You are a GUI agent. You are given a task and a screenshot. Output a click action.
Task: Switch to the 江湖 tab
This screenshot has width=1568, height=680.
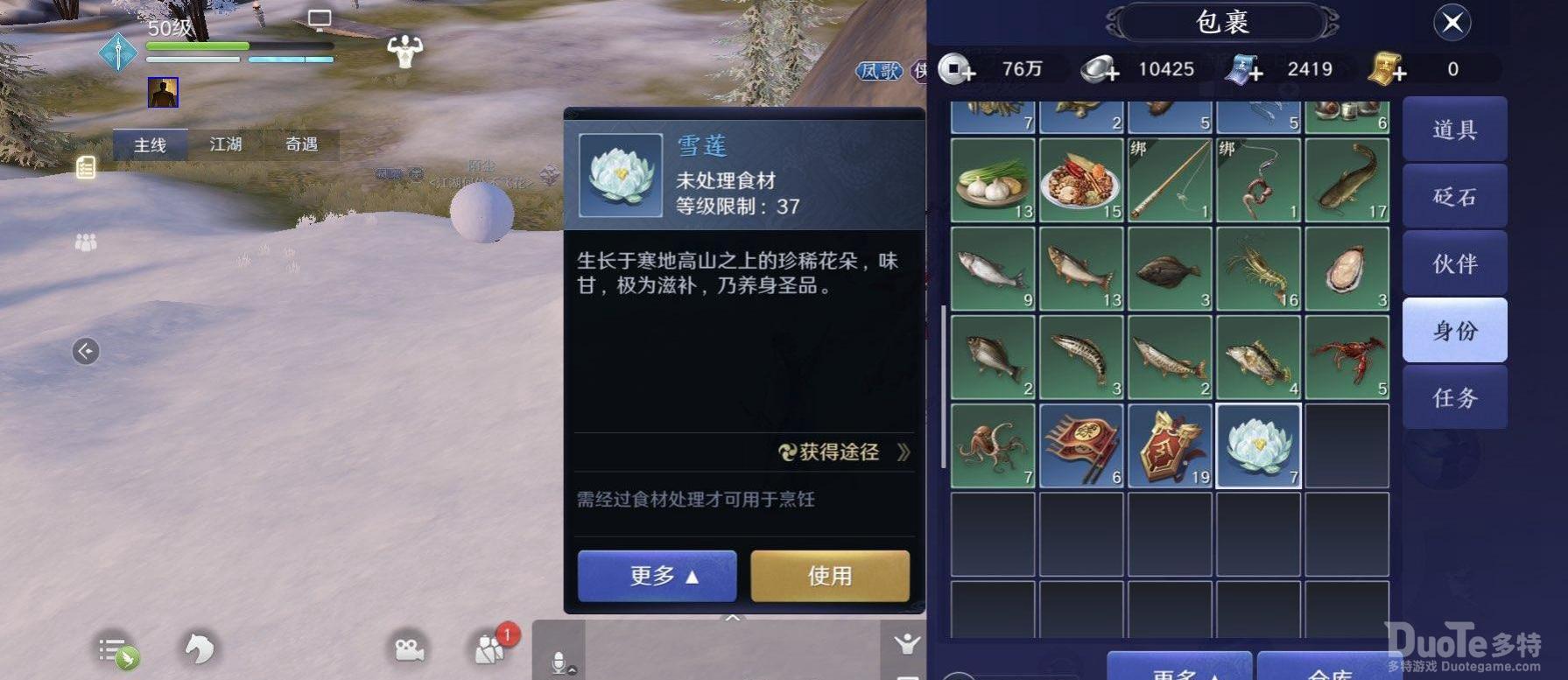click(226, 144)
